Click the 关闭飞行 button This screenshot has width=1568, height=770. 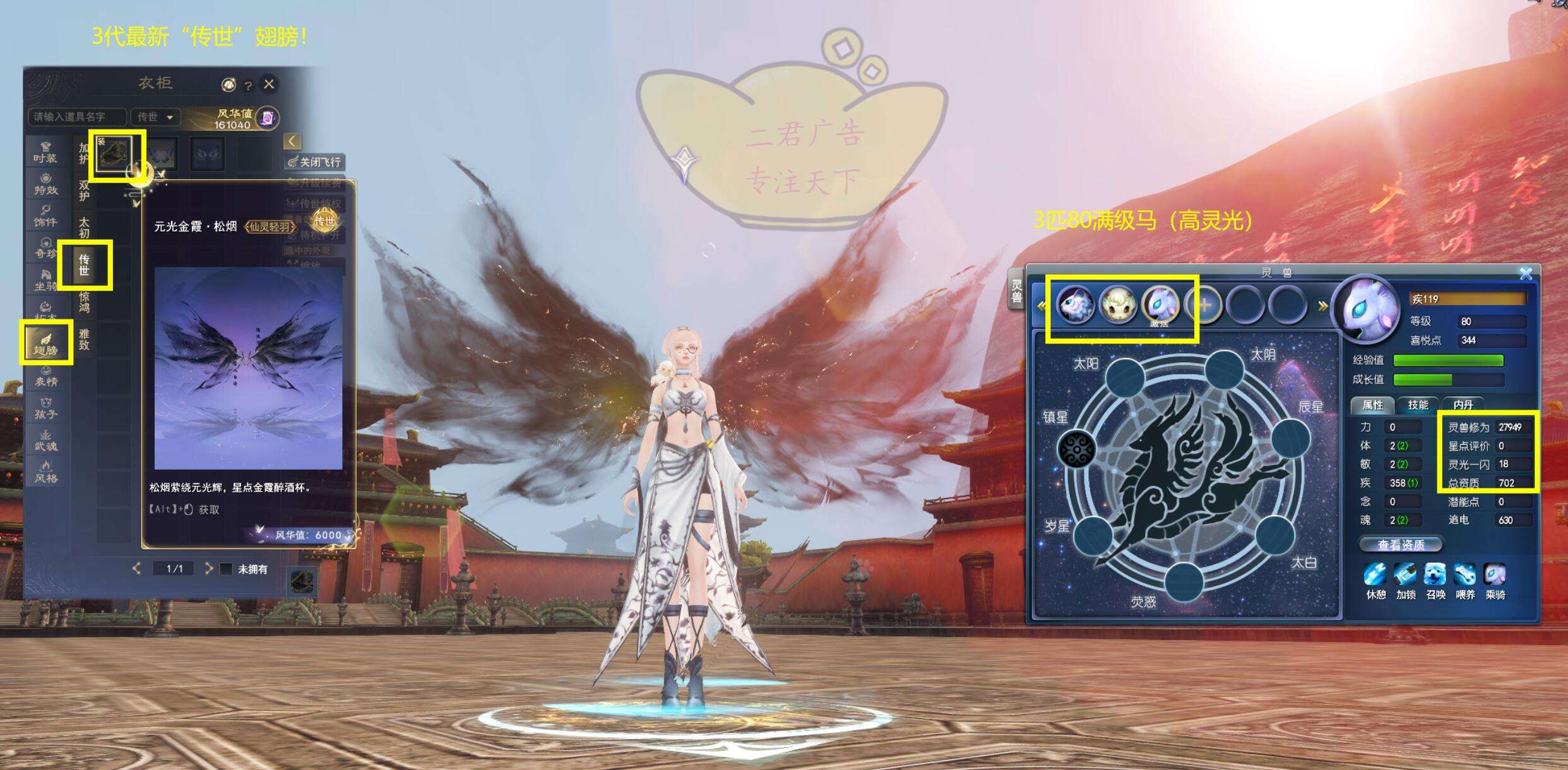tap(316, 162)
